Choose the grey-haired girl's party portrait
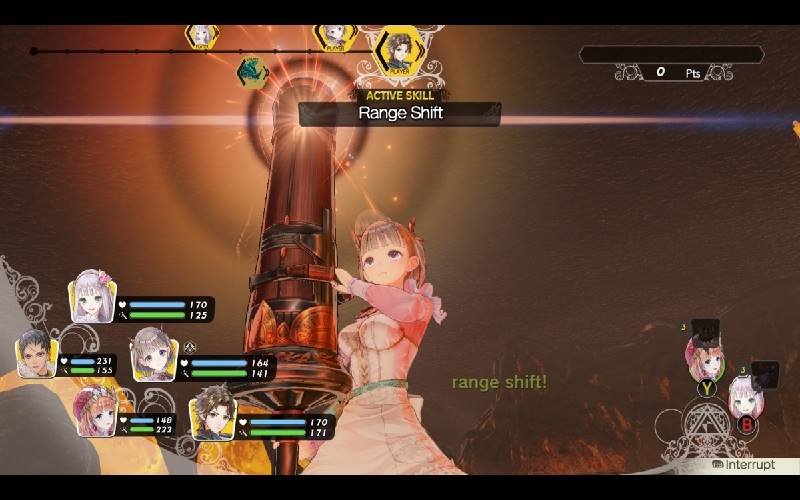Screen dimensions: 800x500 pyautogui.click(x=154, y=355)
